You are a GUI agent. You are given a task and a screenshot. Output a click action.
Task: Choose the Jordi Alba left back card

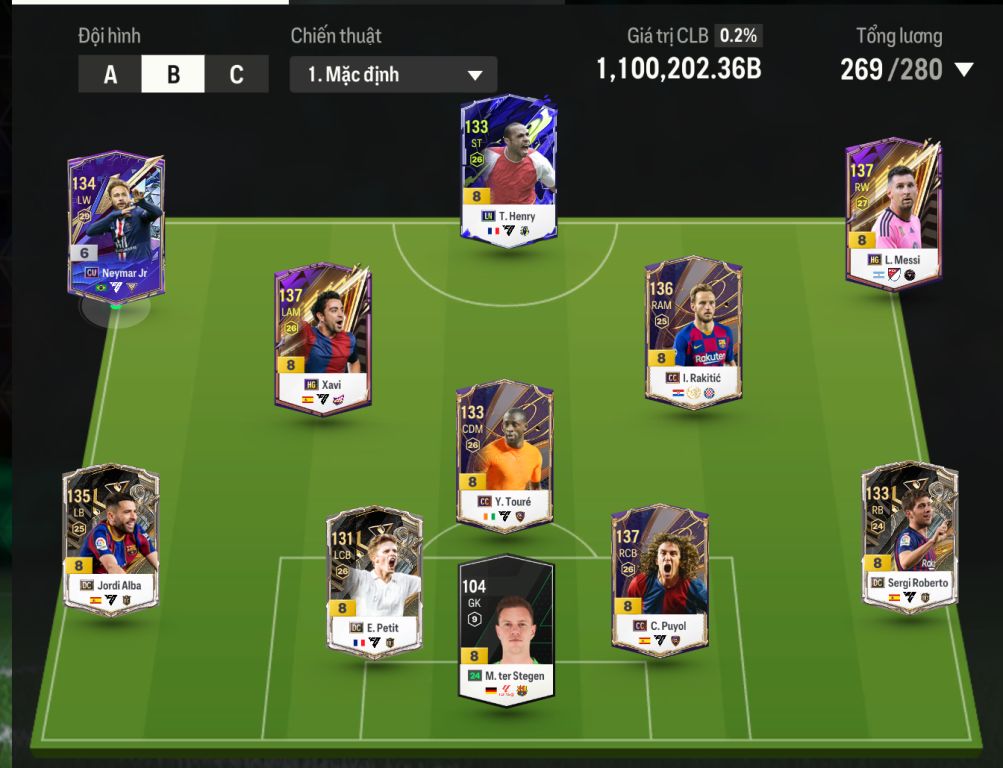pos(110,536)
